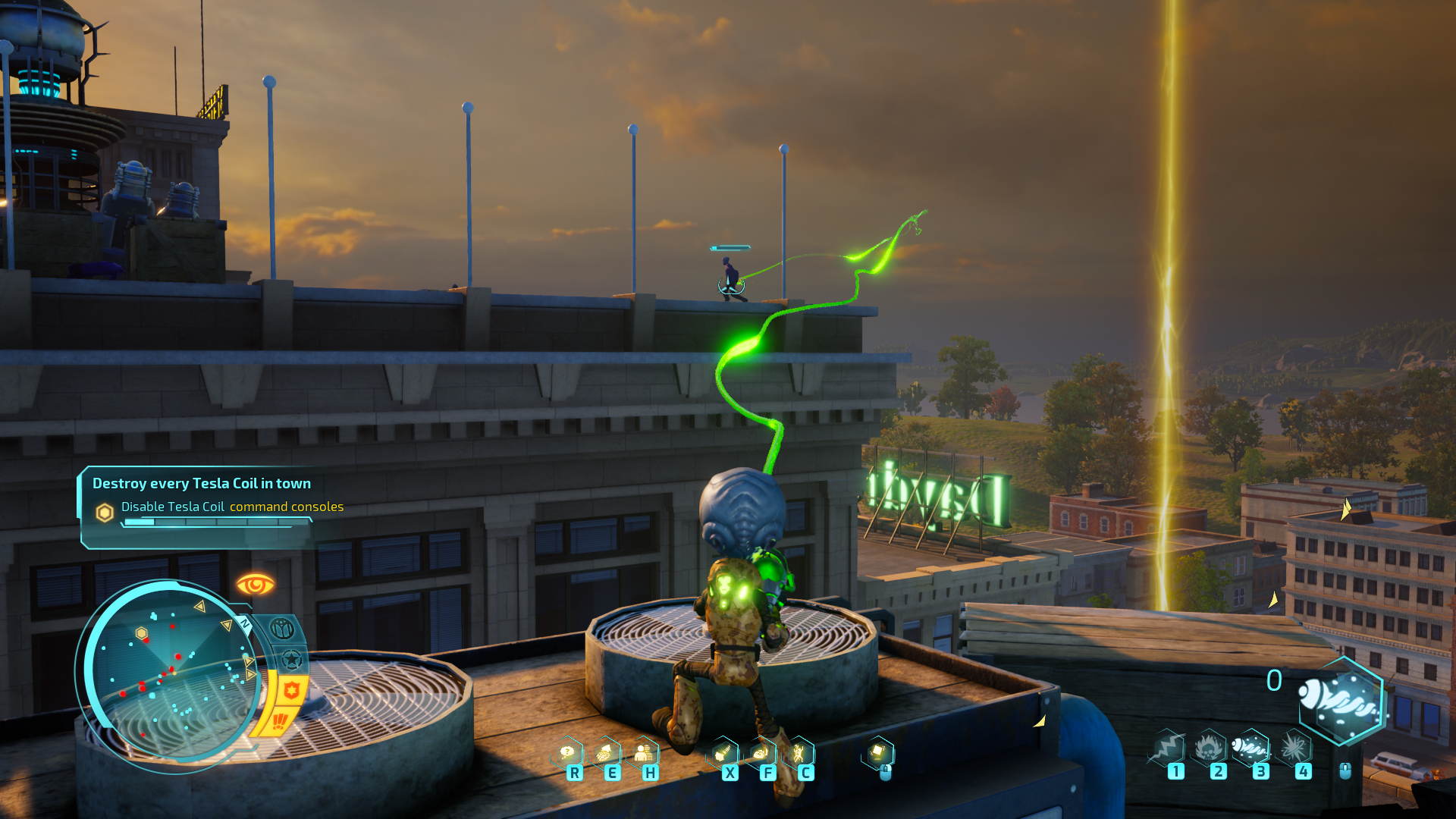Screen dimensions: 1456x819
Task: Activate the ability icon labeled F
Action: (761, 753)
